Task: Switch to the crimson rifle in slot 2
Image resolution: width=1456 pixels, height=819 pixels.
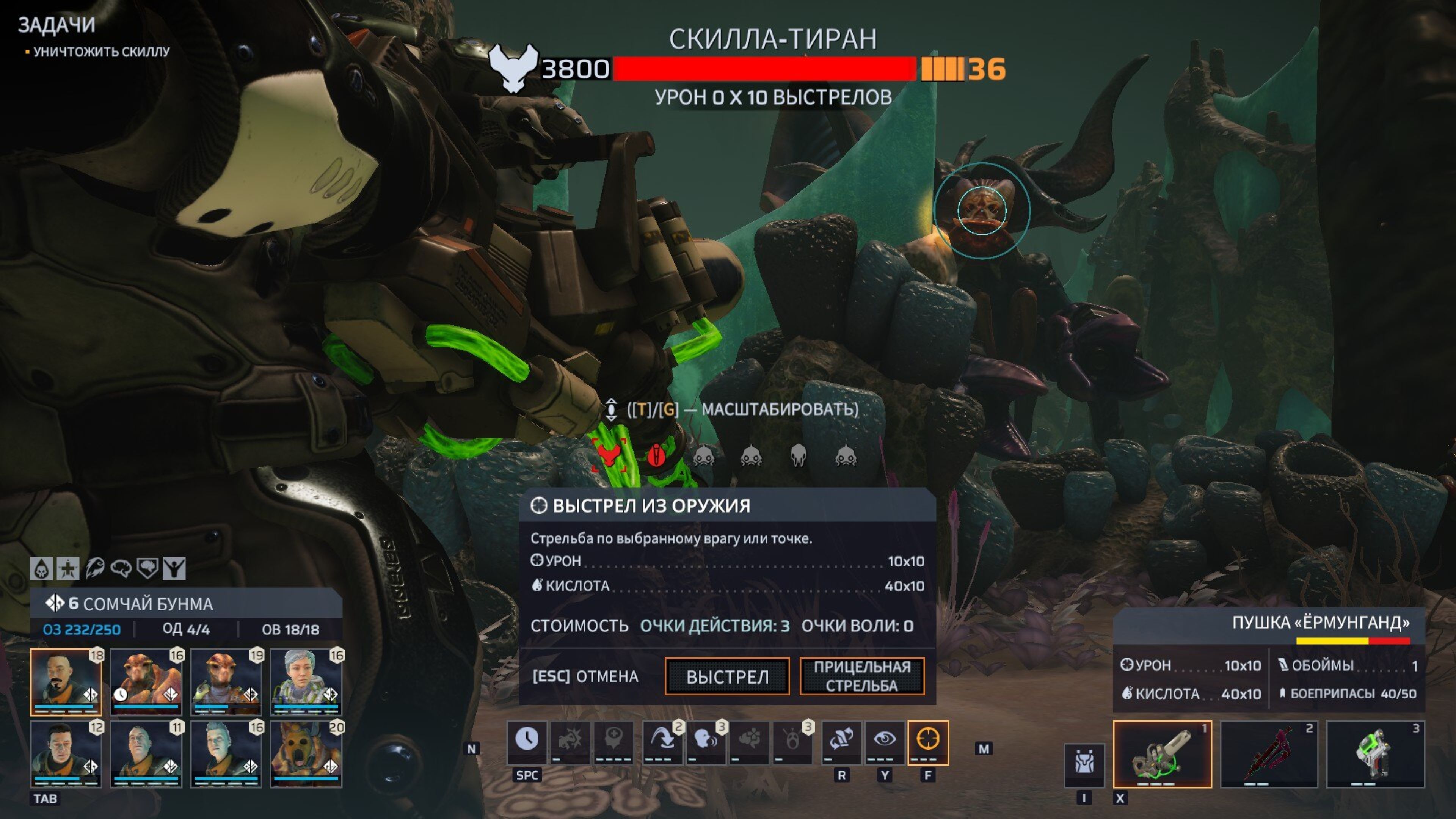Action: tap(1268, 754)
